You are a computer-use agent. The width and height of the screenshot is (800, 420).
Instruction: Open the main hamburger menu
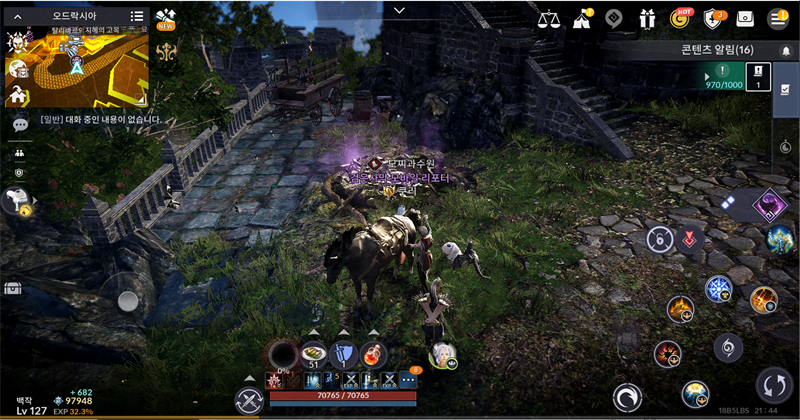(777, 18)
